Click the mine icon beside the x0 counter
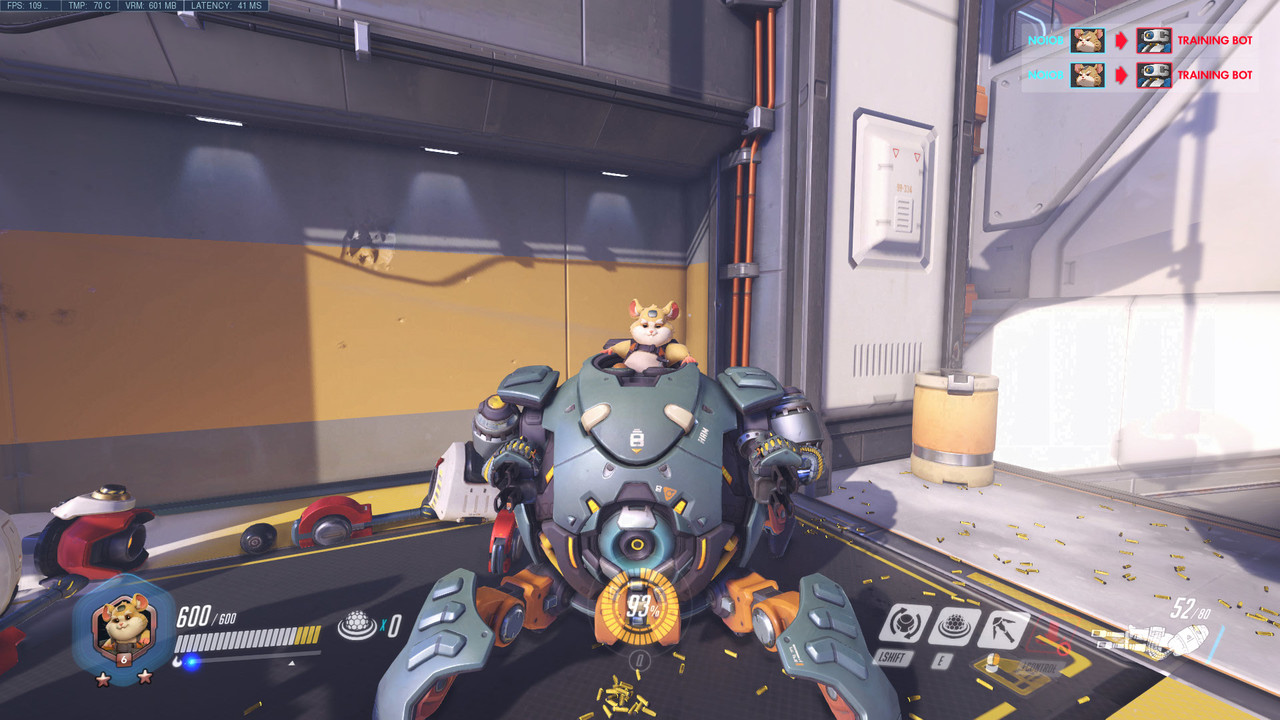This screenshot has width=1280, height=720. pos(357,626)
